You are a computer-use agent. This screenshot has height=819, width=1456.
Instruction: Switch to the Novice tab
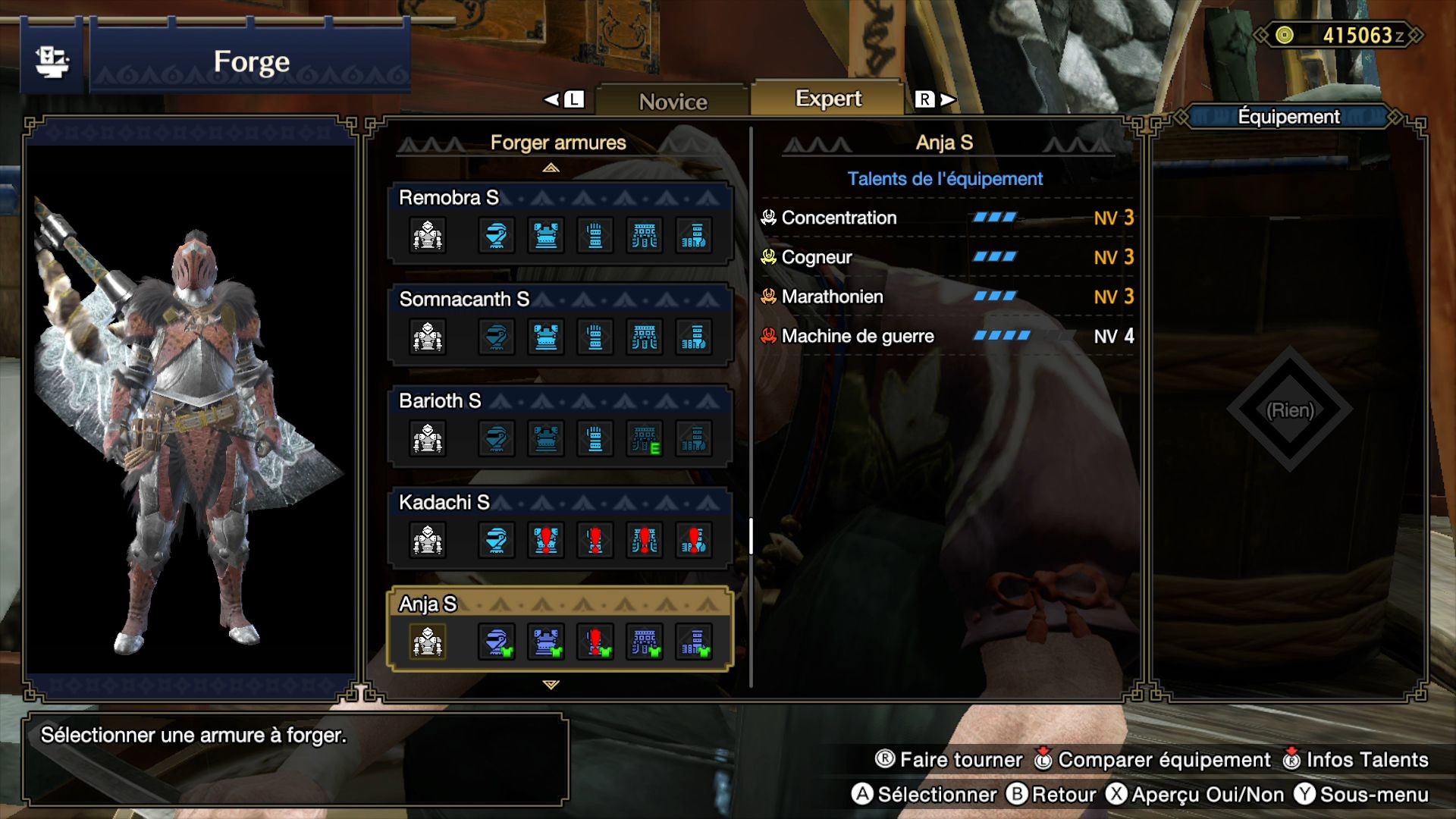(x=673, y=101)
